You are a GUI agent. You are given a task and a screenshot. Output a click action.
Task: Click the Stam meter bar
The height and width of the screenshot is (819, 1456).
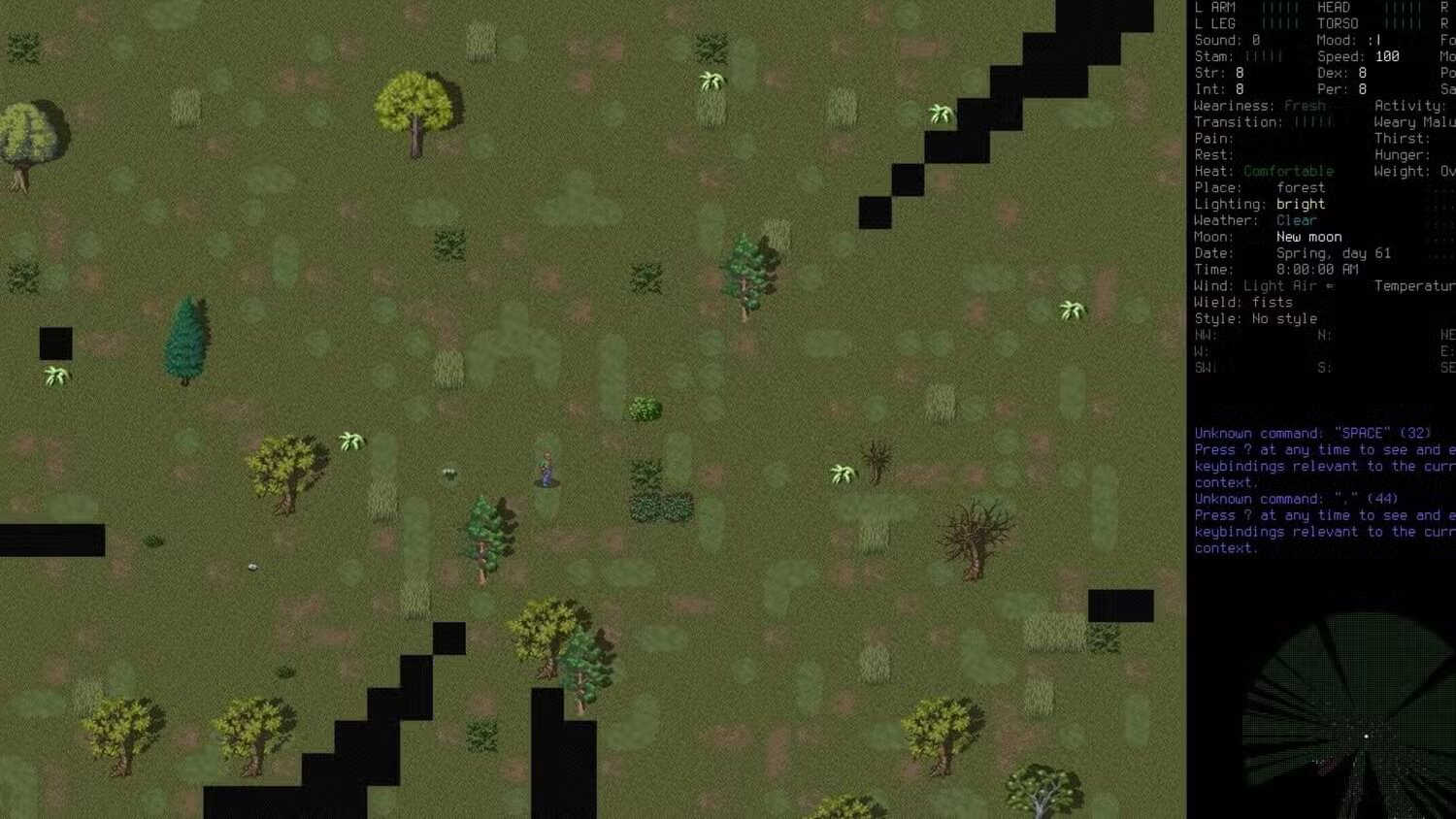click(1267, 55)
